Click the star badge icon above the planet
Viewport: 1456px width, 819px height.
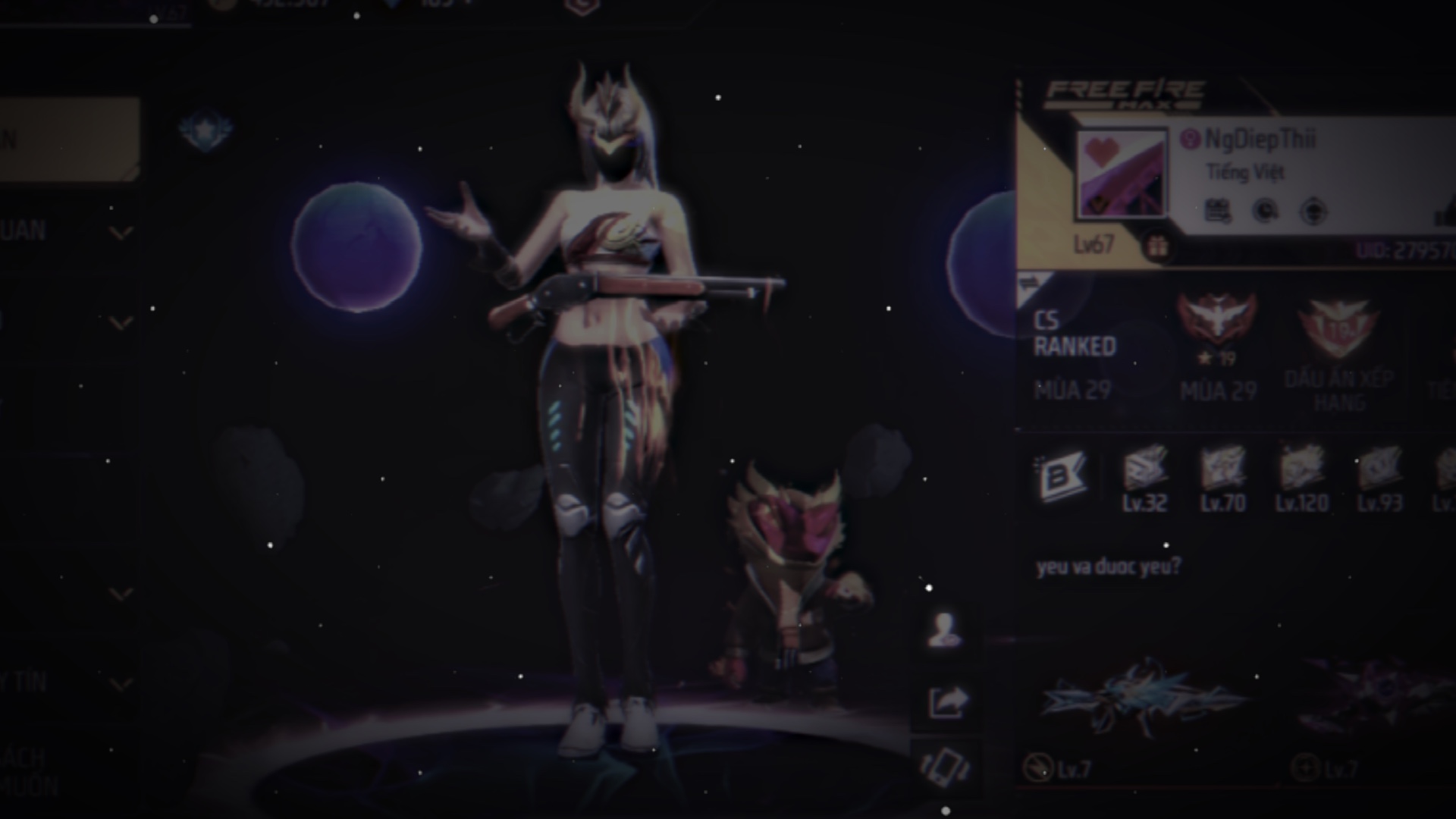click(205, 130)
